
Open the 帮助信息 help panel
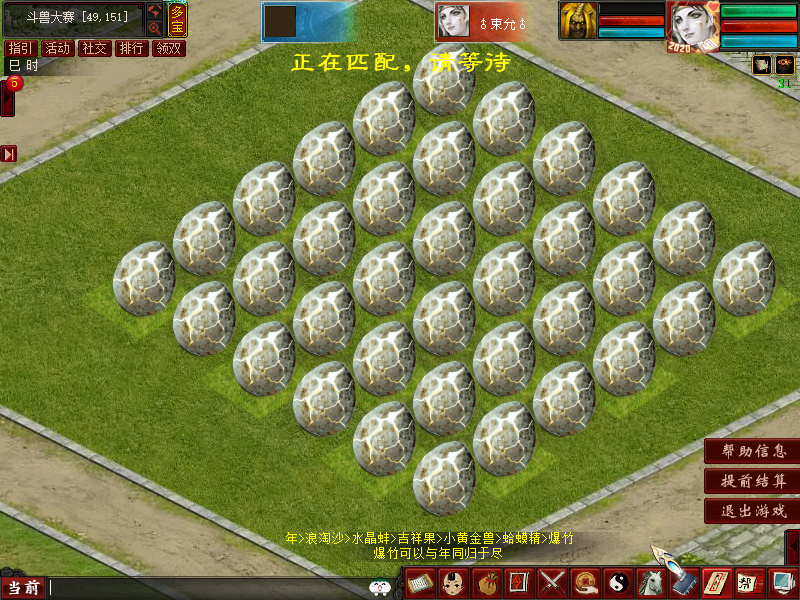click(x=751, y=451)
